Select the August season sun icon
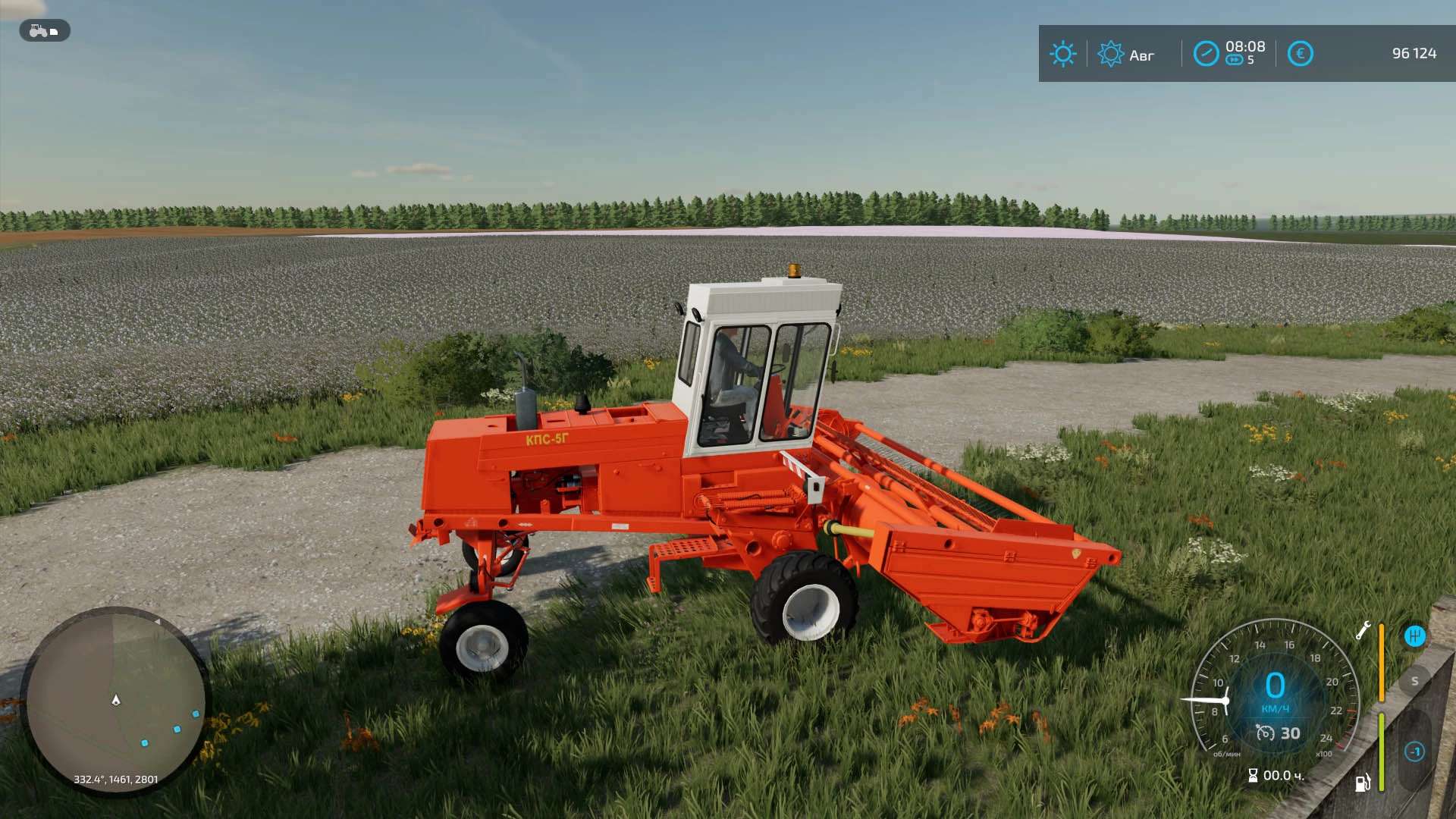 click(x=1110, y=54)
